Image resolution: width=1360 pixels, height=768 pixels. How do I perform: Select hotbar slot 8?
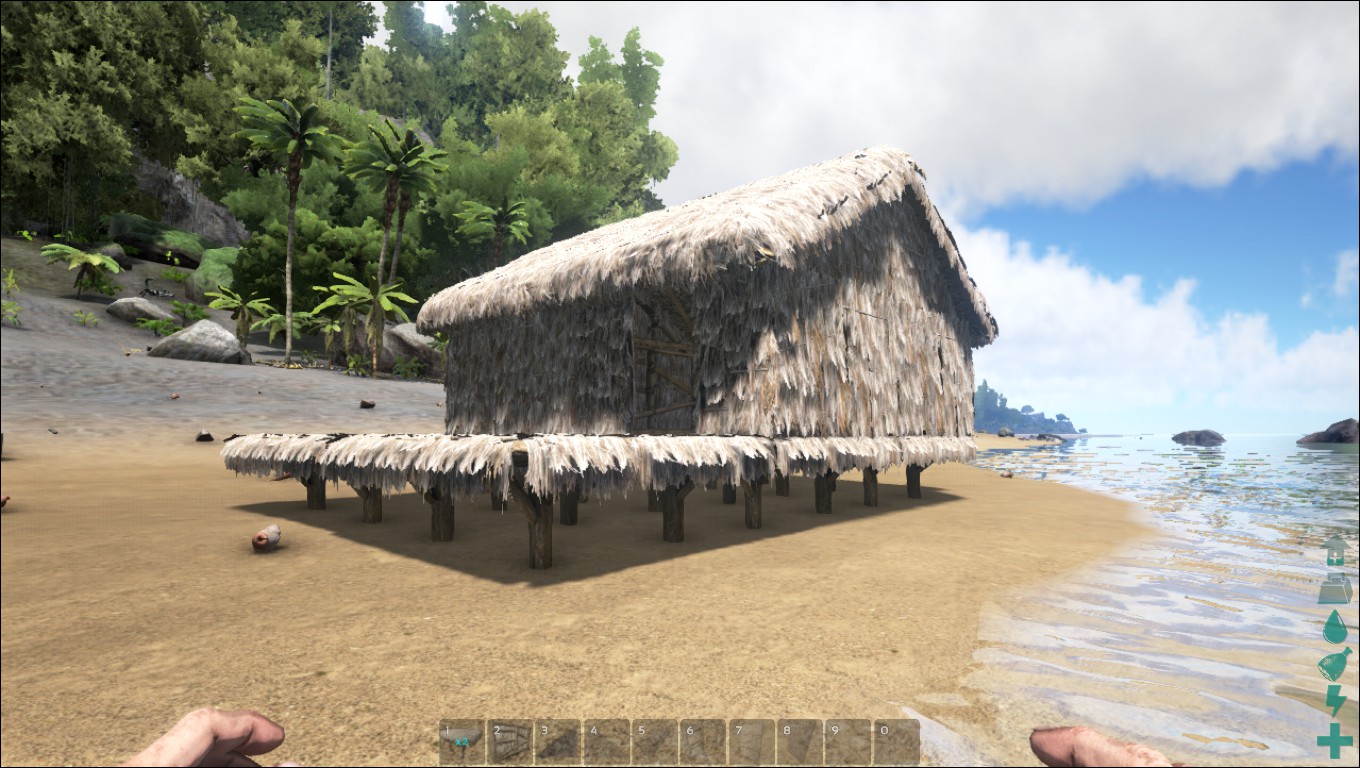[x=800, y=742]
